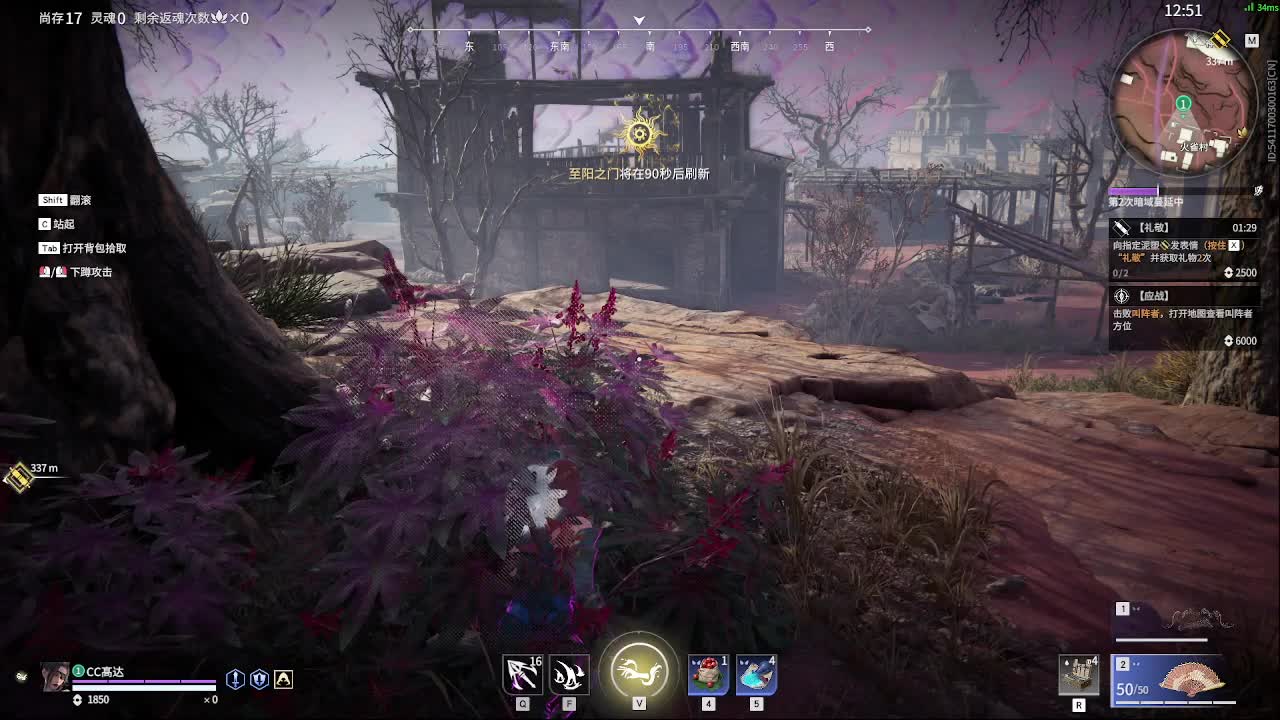Screen dimensions: 1280x720
Task: Click the yellow waypoint marker showing 337 m
Action: point(17,477)
